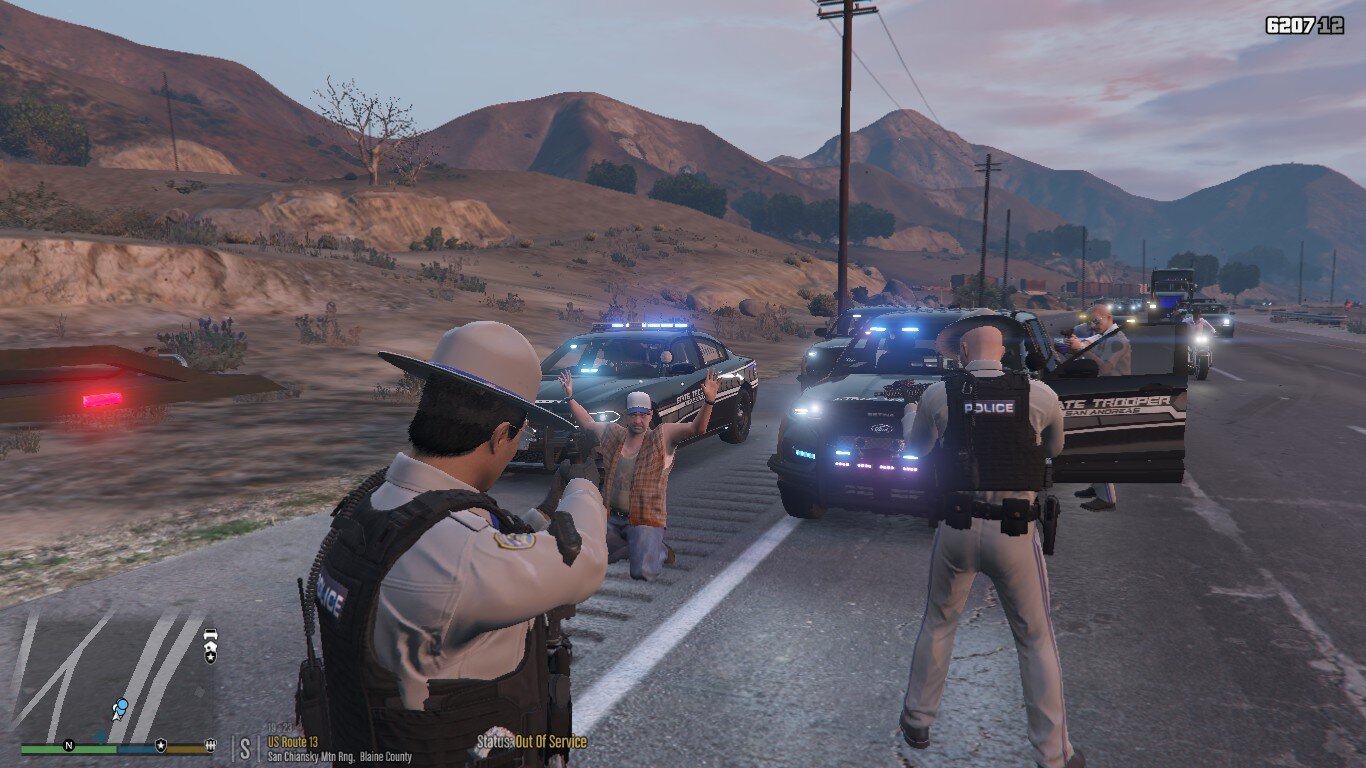The image size is (1366, 768).
Task: Click the jail bars icon beside the minimap
Action: coord(209,745)
